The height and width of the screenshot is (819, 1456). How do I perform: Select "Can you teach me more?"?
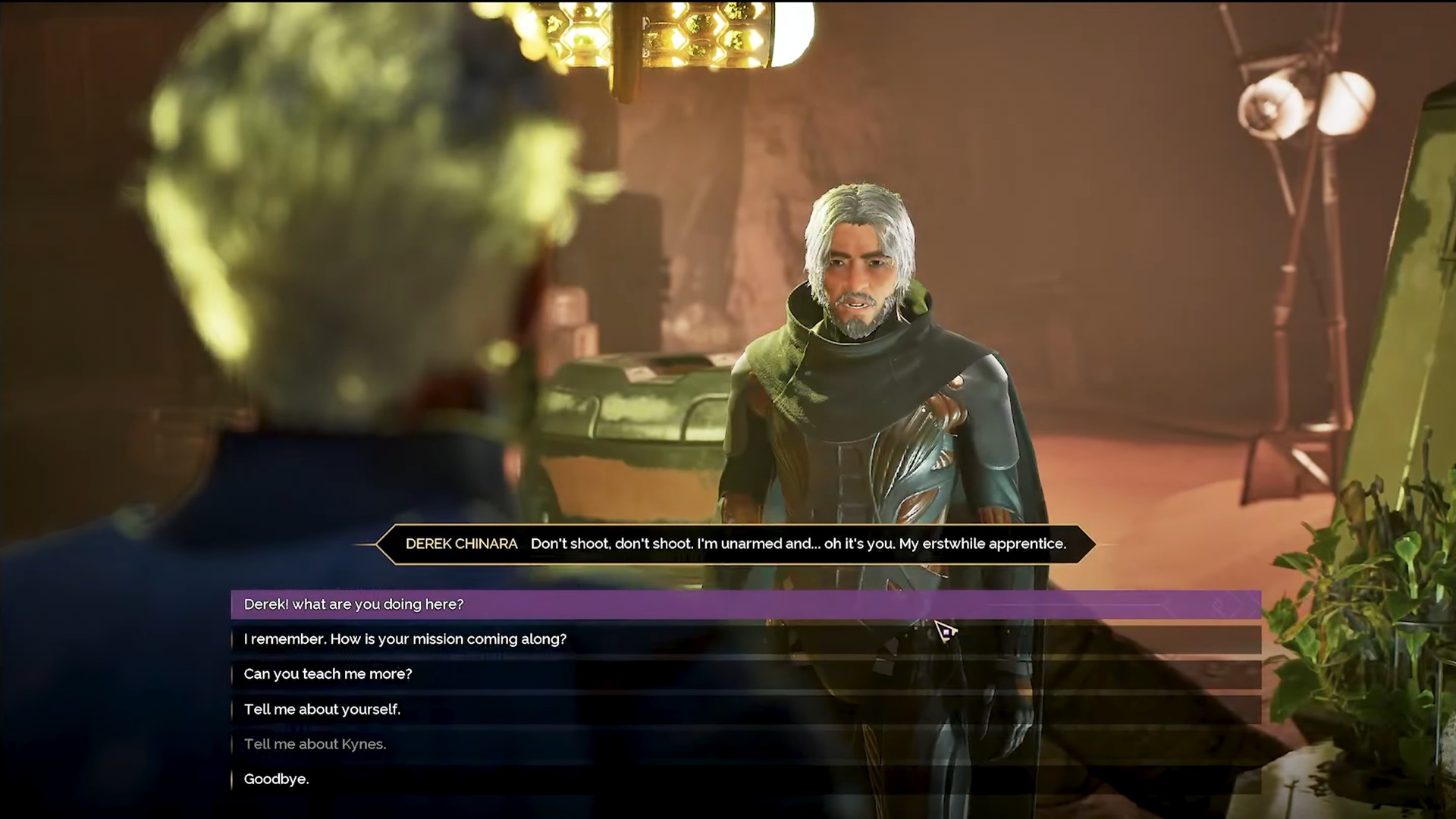coord(328,674)
